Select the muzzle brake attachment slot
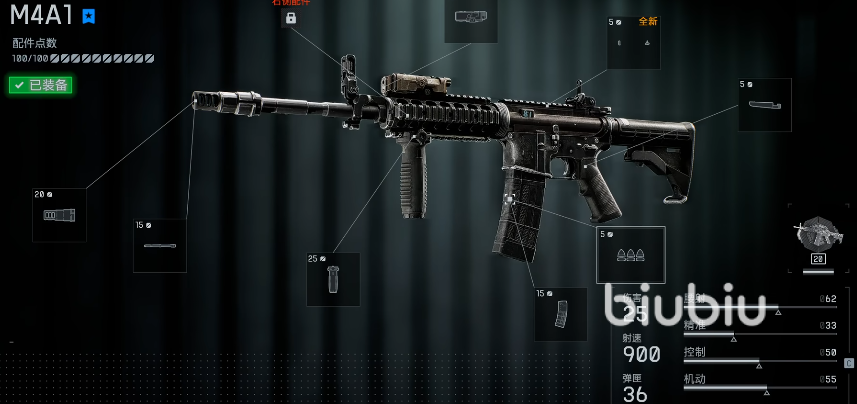 pyautogui.click(x=59, y=215)
